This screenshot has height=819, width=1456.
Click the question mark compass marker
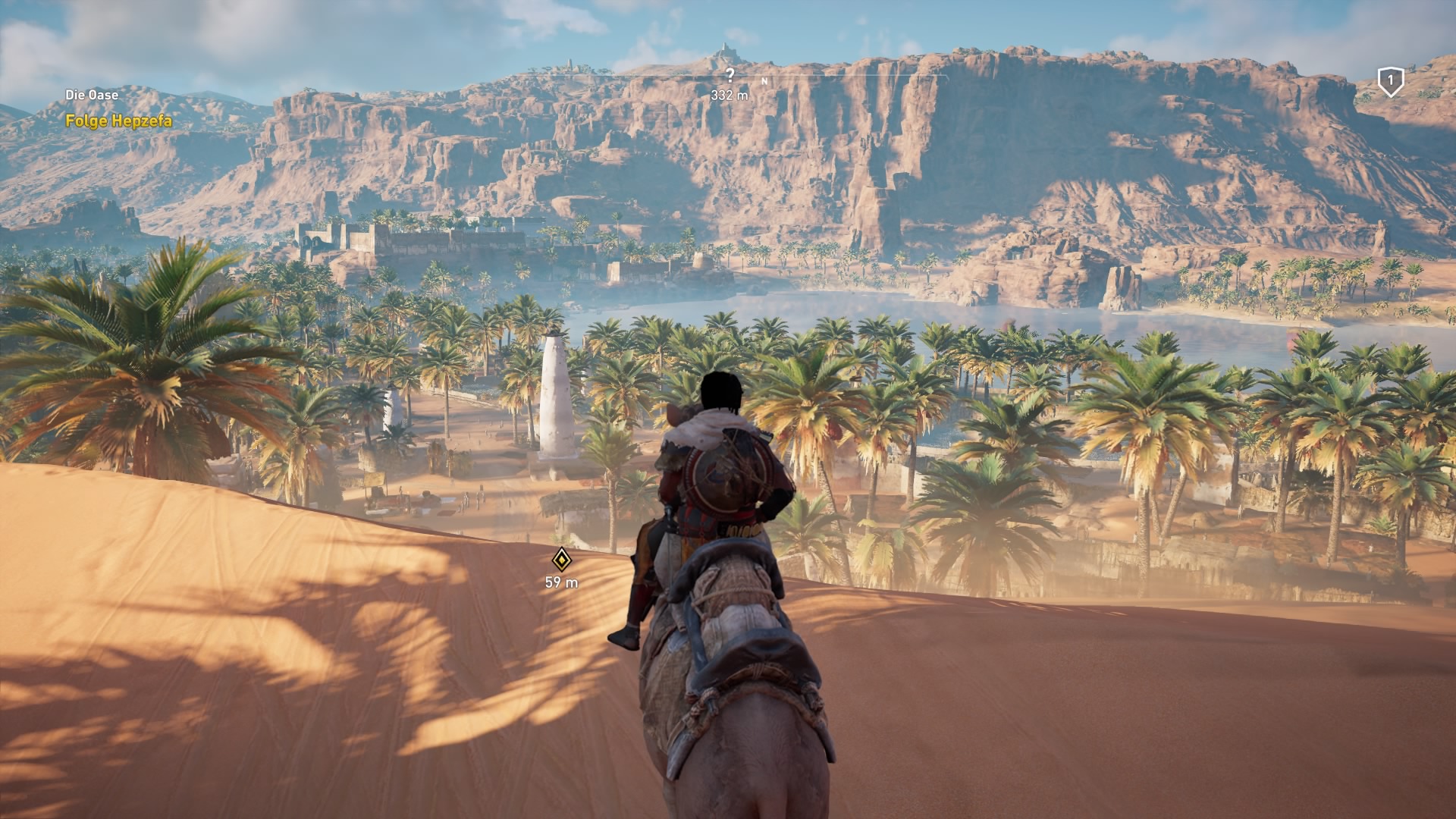[x=730, y=75]
